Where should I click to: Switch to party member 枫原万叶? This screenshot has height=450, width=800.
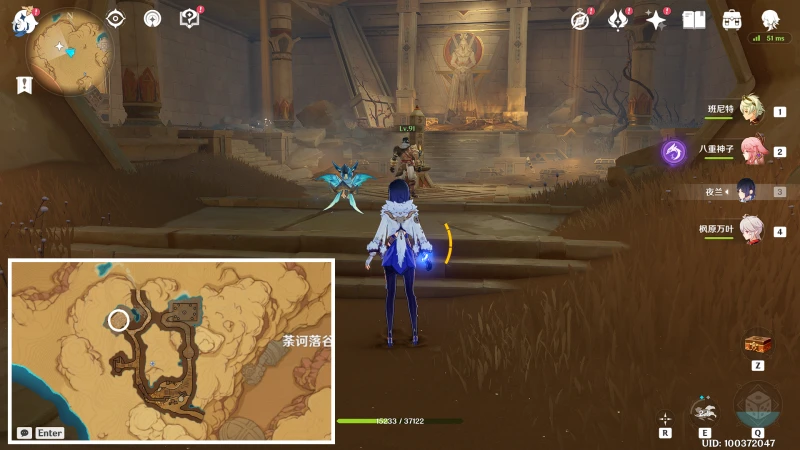click(x=751, y=230)
